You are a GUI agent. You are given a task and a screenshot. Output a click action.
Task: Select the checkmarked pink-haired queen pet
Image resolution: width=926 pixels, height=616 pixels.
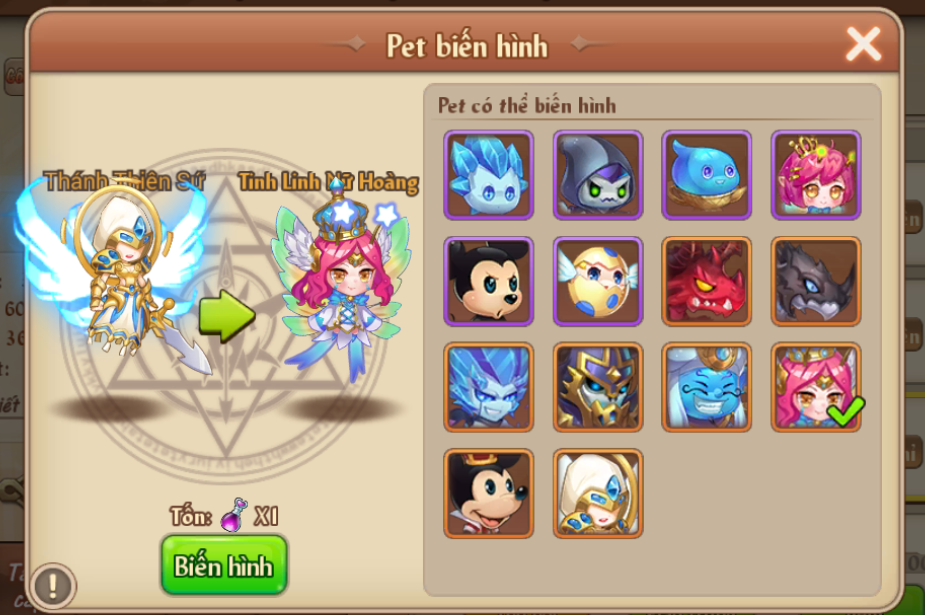pyautogui.click(x=816, y=387)
